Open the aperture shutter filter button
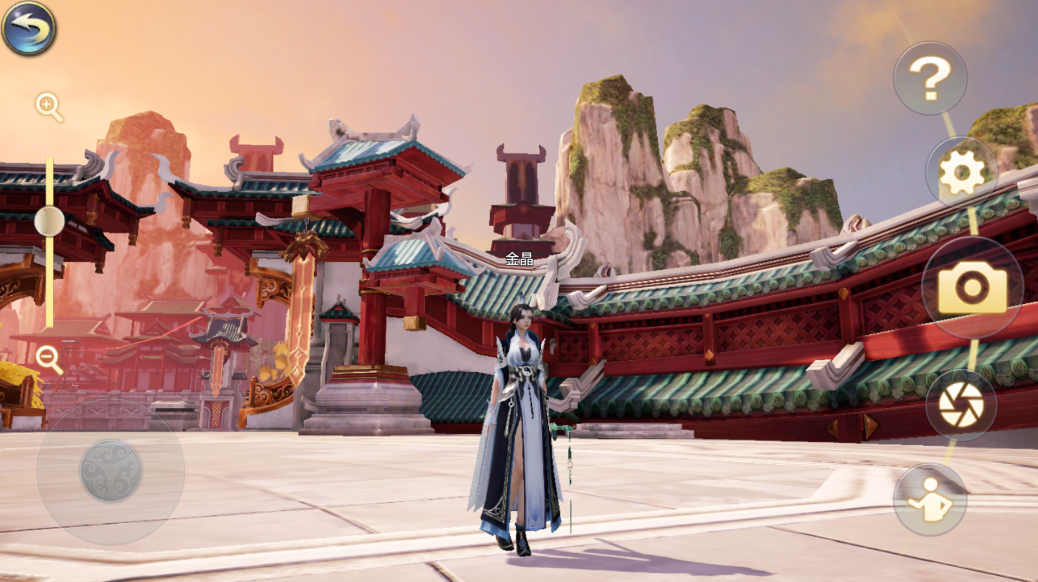Image resolution: width=1038 pixels, height=582 pixels. (960, 405)
